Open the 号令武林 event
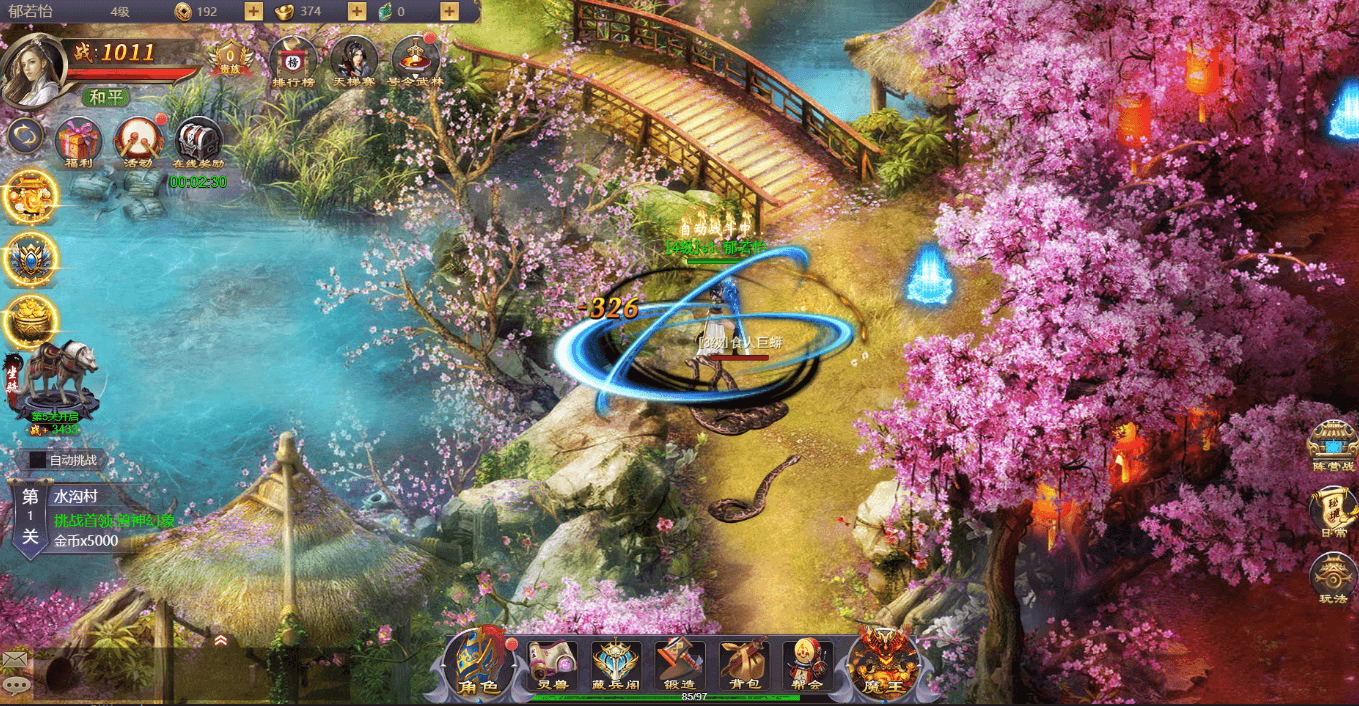This screenshot has width=1359, height=706. click(415, 61)
